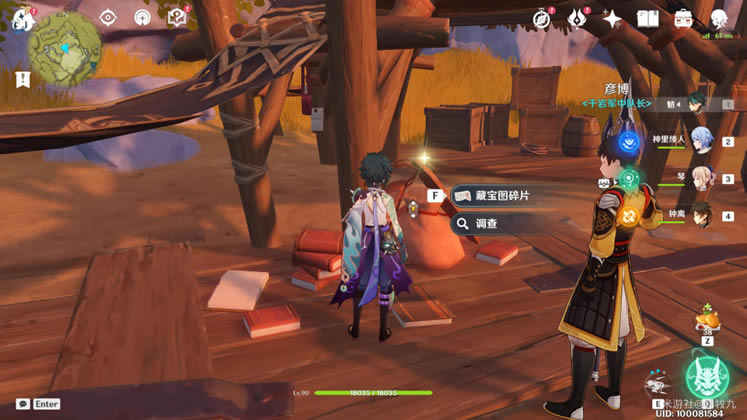The image size is (747, 420).
Task: Open the chat box speech bubble
Action: (23, 404)
